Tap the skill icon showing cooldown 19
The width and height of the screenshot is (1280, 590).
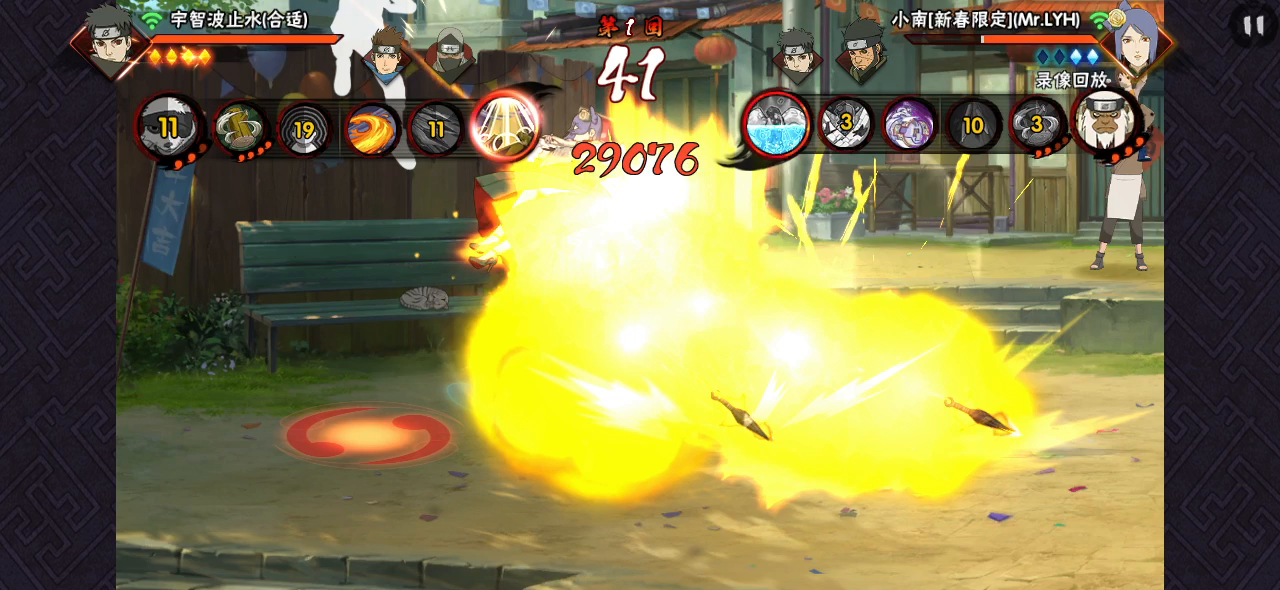pyautogui.click(x=304, y=129)
